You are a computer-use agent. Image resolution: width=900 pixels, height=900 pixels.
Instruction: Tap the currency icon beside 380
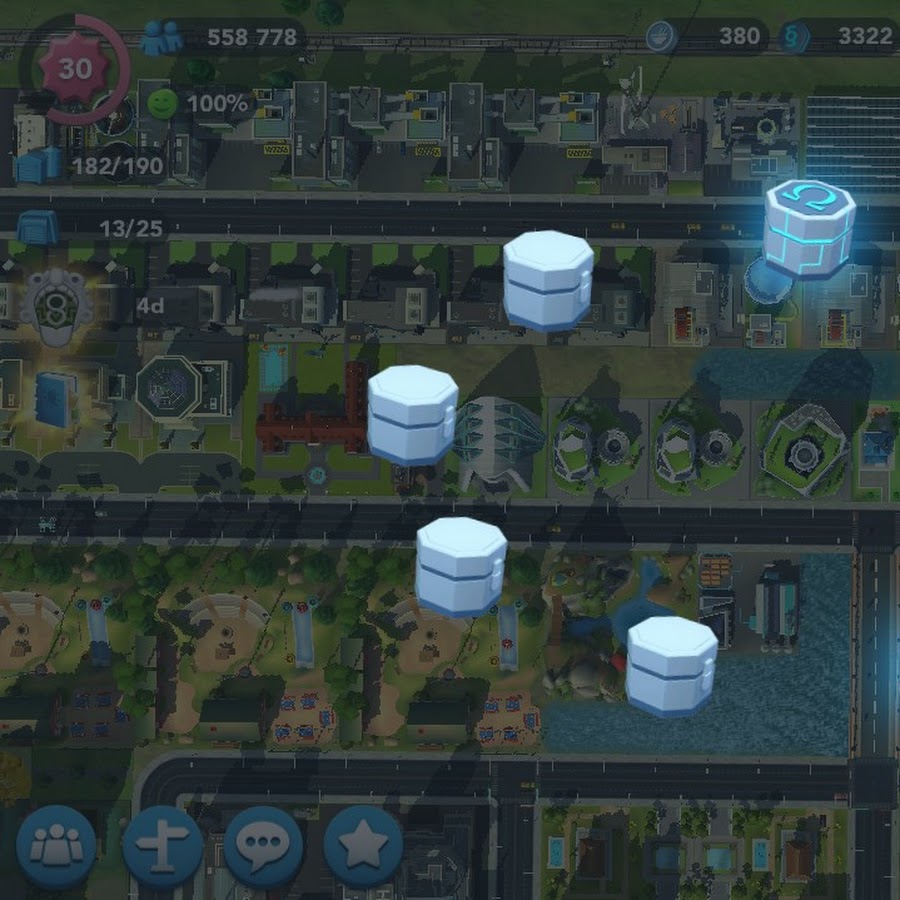point(661,37)
